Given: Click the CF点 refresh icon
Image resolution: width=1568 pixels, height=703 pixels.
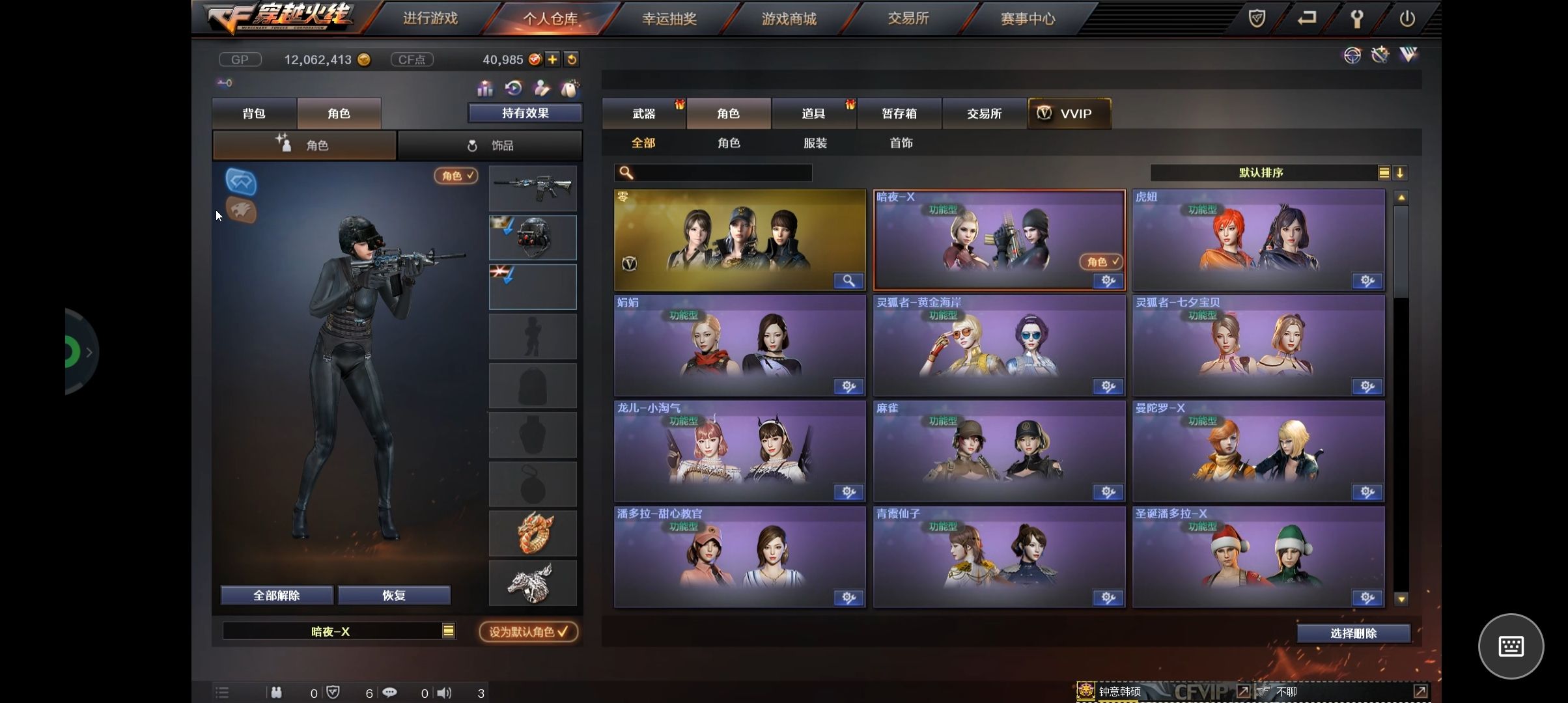Looking at the screenshot, I should click(x=572, y=59).
